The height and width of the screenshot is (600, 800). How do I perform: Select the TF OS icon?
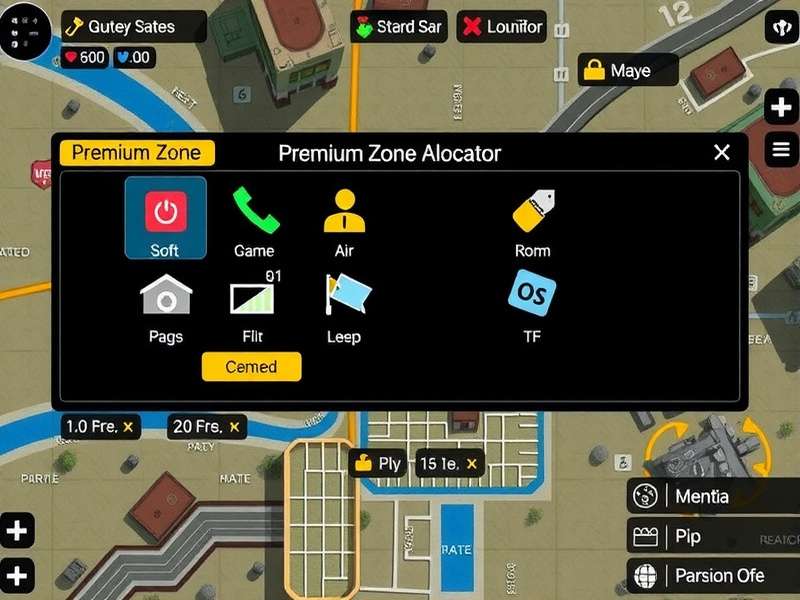click(532, 295)
